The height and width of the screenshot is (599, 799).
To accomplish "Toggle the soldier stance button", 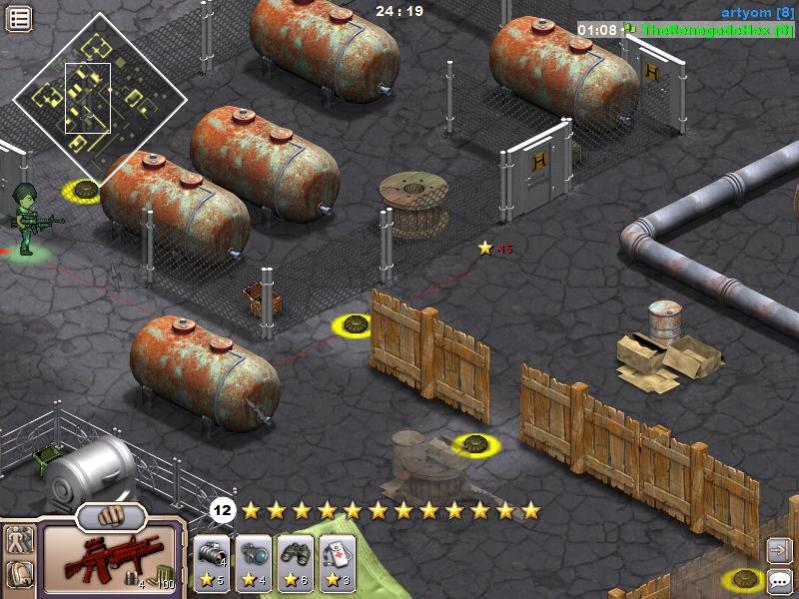I will pyautogui.click(x=19, y=540).
